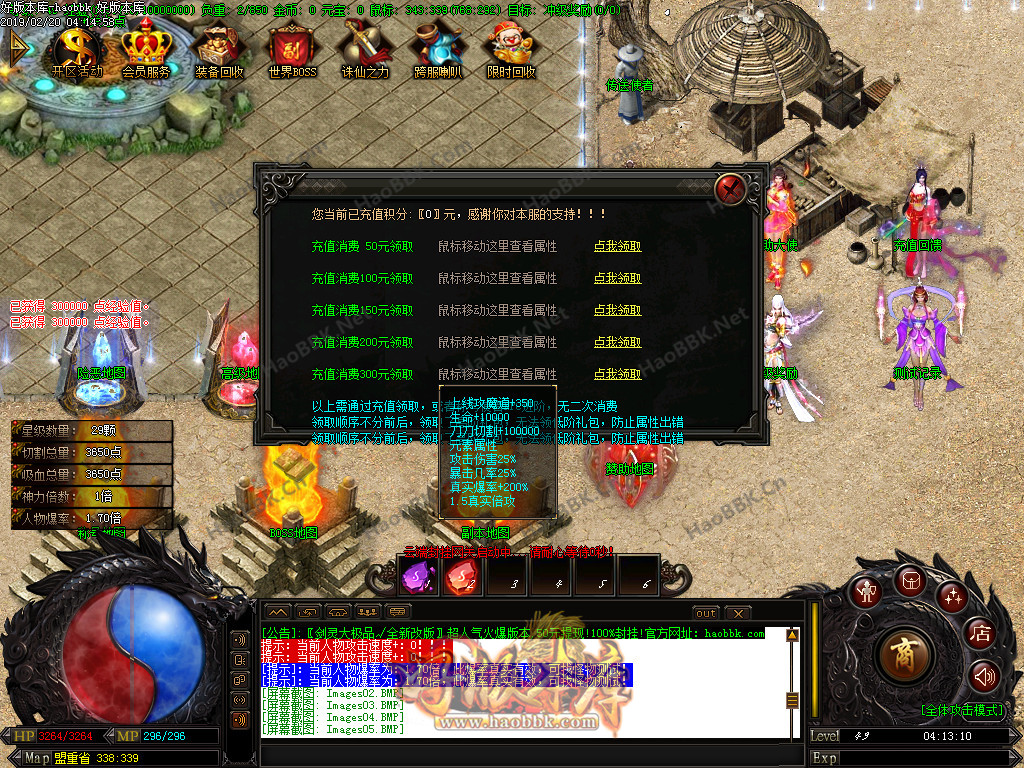Screen dimensions: 1024x768
Task: Claim the 100 yuan recharge reward
Action: click(617, 278)
